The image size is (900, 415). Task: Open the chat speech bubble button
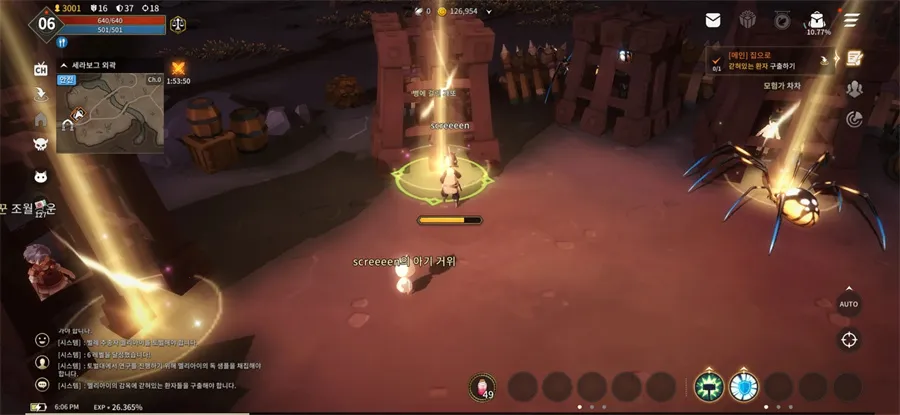point(42,384)
